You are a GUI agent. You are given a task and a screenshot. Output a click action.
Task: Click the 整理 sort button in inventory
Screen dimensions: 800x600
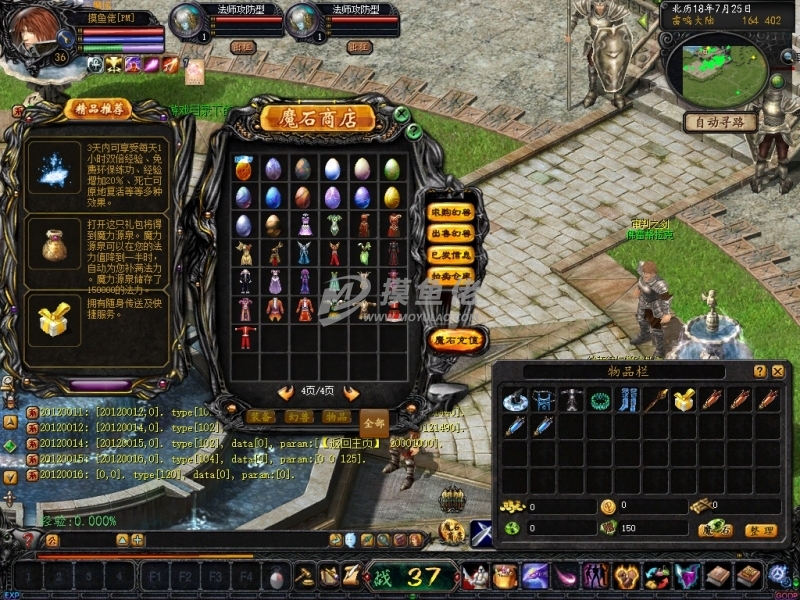click(x=762, y=529)
